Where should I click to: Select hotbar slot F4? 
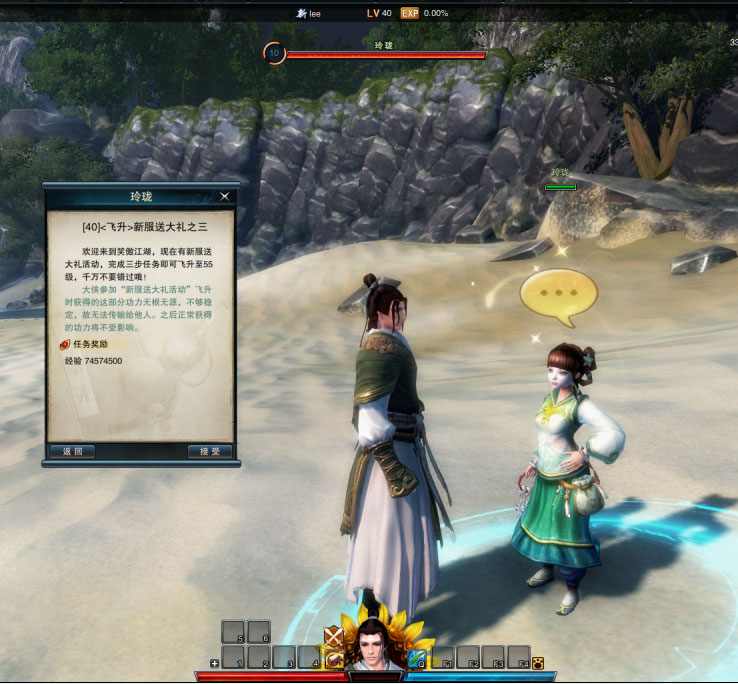(518, 657)
